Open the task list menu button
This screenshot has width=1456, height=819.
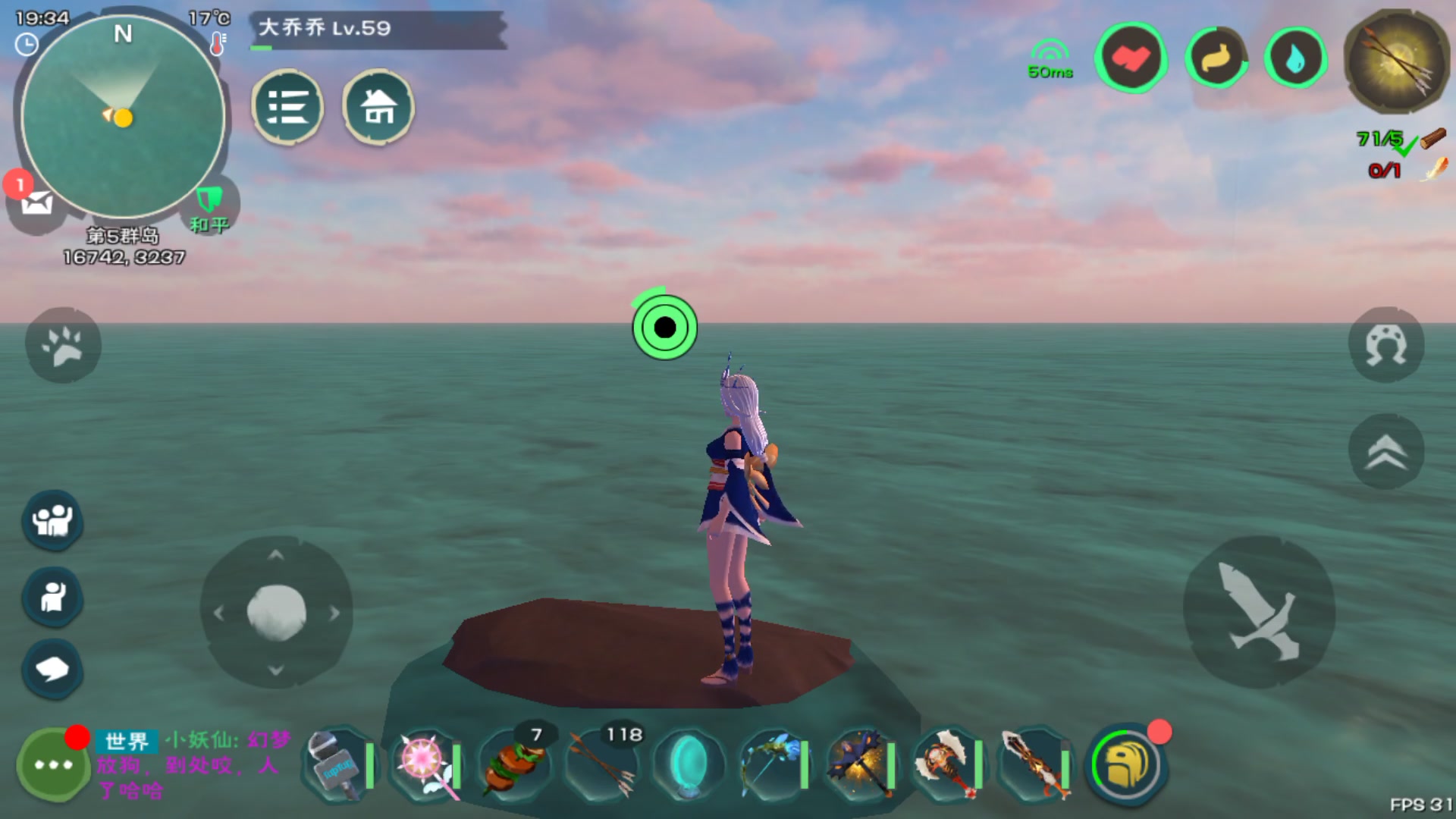point(287,107)
